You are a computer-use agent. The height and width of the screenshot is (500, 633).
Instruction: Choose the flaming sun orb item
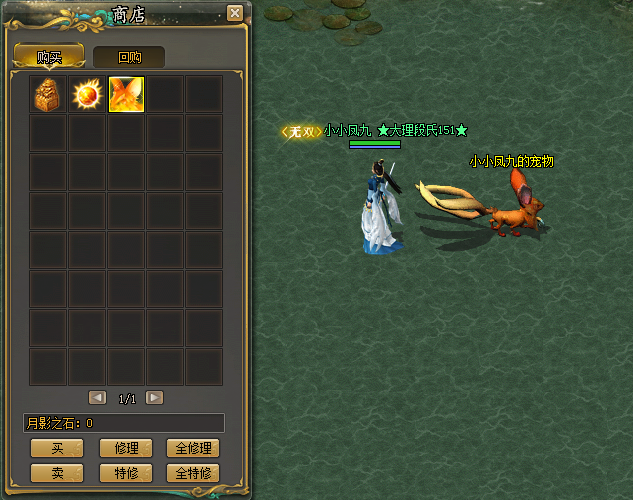pos(87,94)
